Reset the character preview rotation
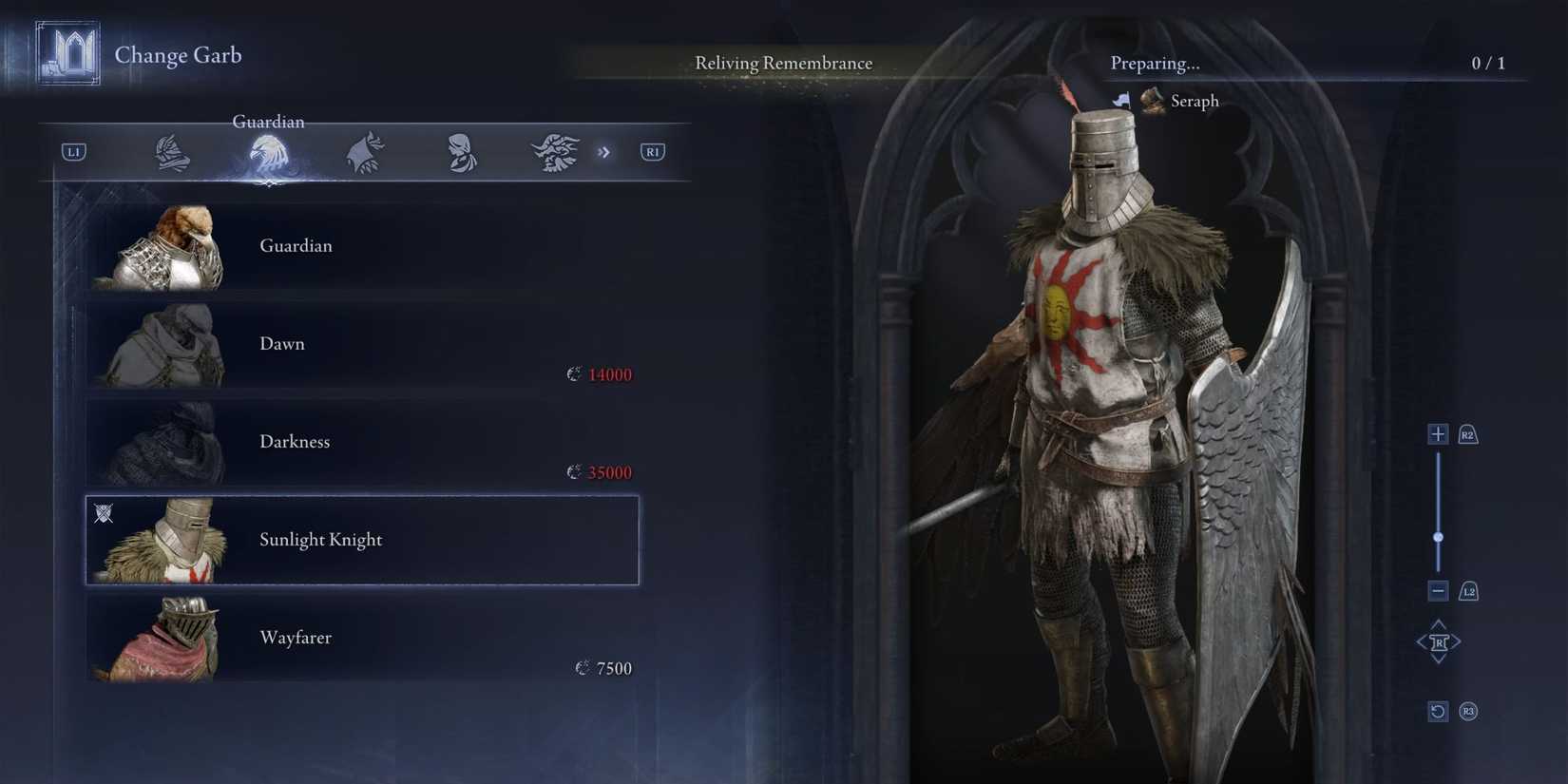Screen dimensions: 1568x784 pos(1437,712)
